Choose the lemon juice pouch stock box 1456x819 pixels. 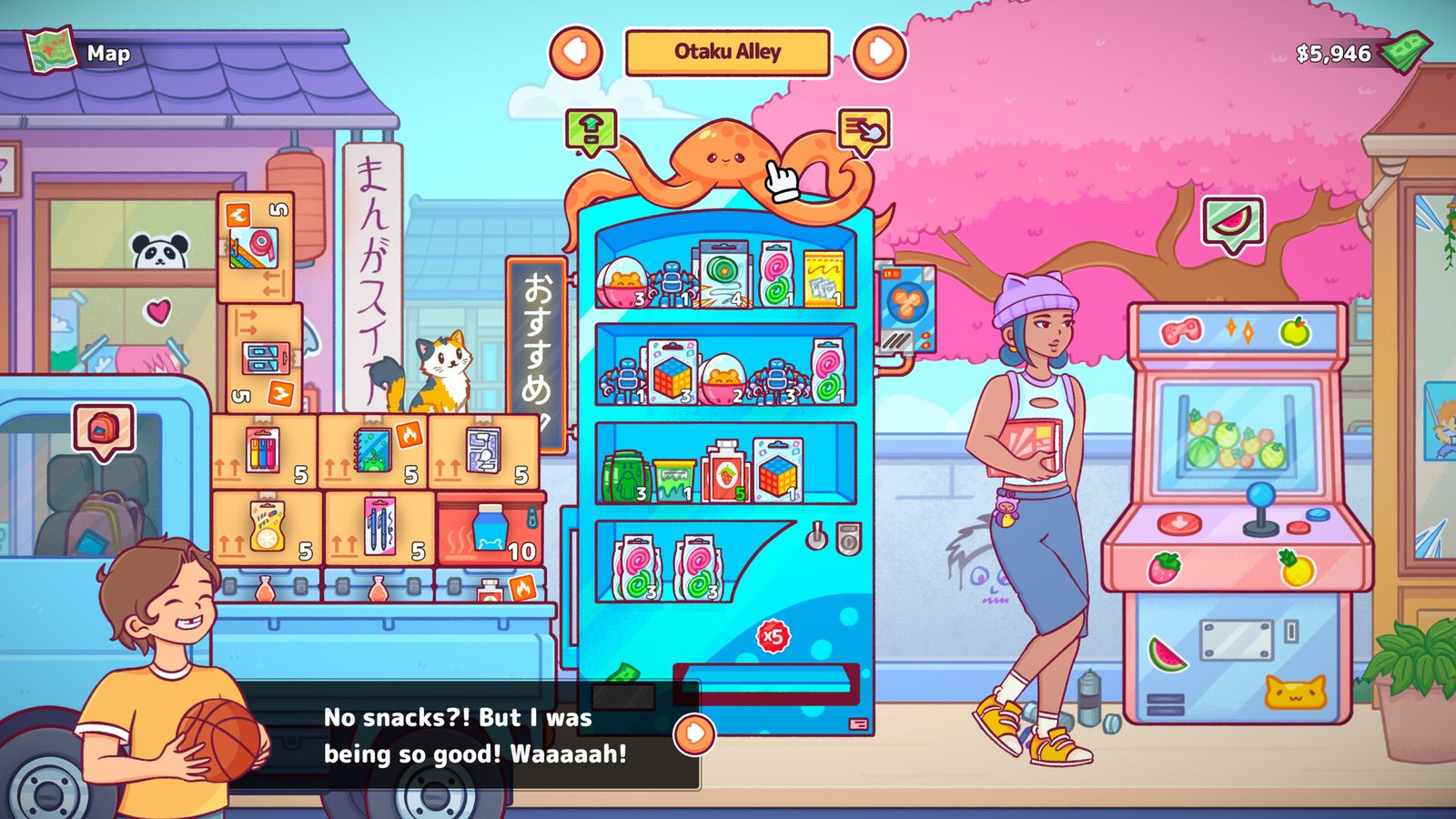pos(267,529)
